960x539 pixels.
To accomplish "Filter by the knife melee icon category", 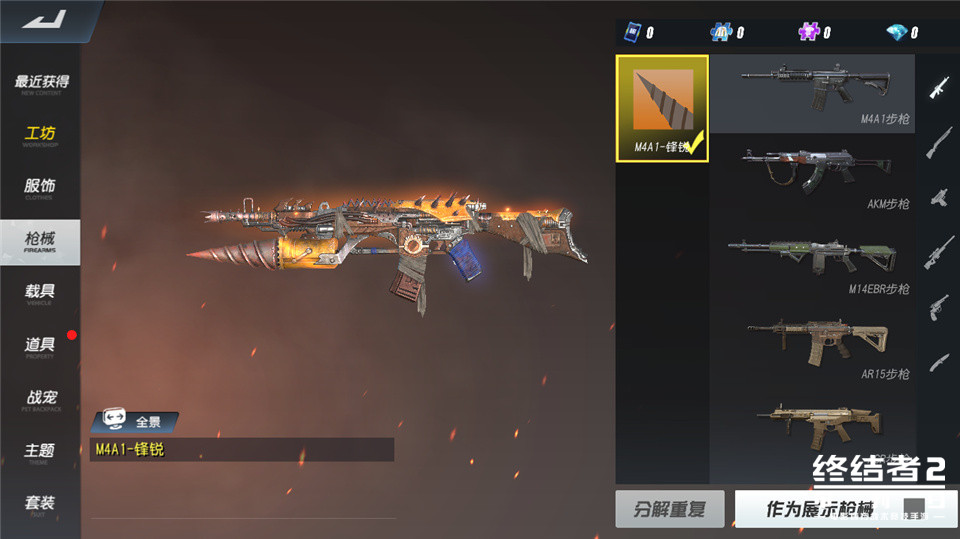I will (x=939, y=361).
